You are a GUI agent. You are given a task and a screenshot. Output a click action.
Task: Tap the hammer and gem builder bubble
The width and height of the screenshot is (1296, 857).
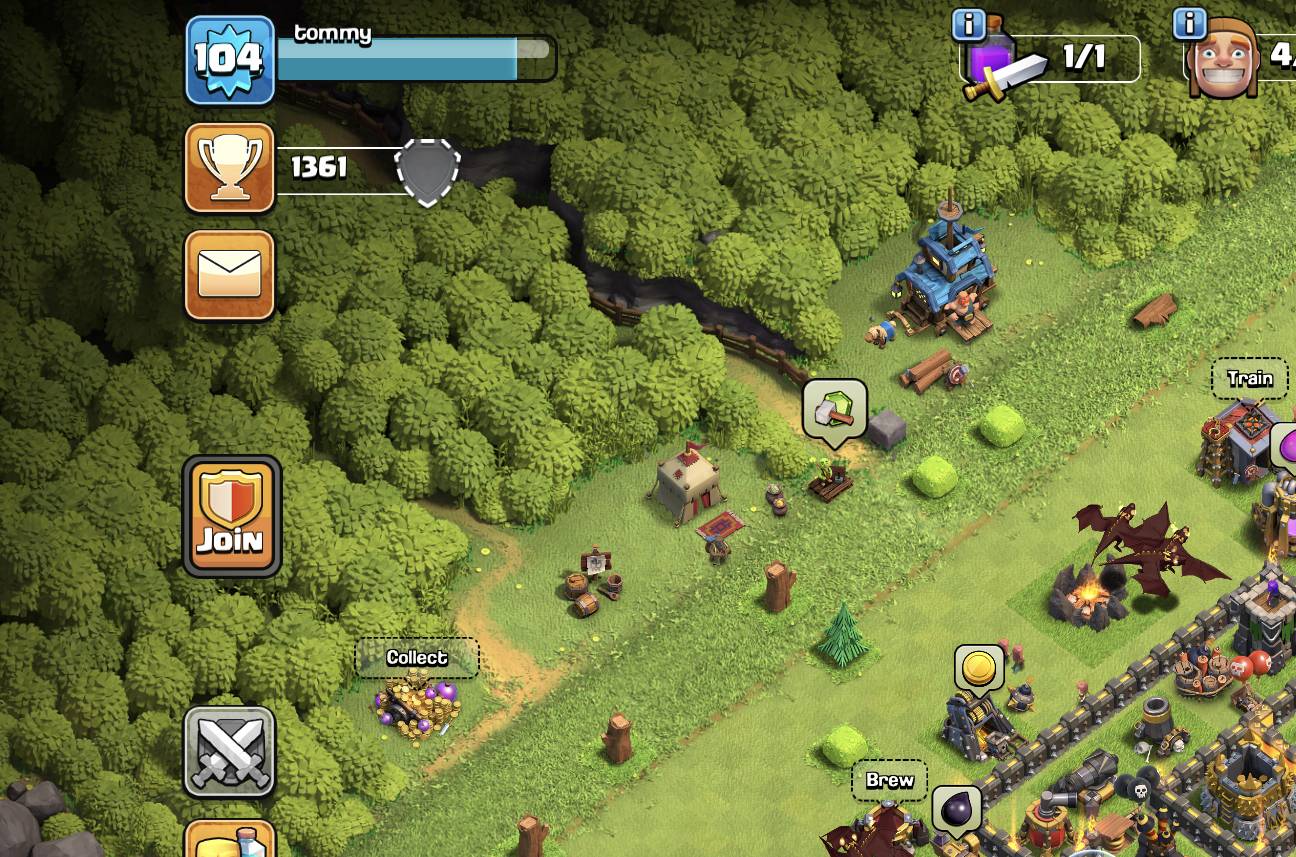click(834, 408)
